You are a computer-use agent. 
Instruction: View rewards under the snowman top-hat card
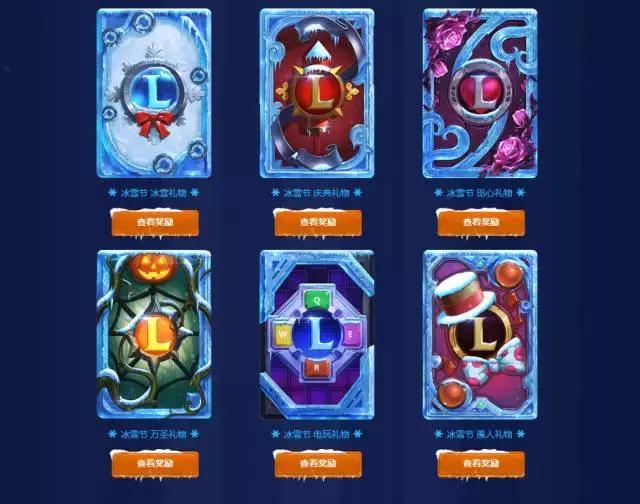click(480, 464)
